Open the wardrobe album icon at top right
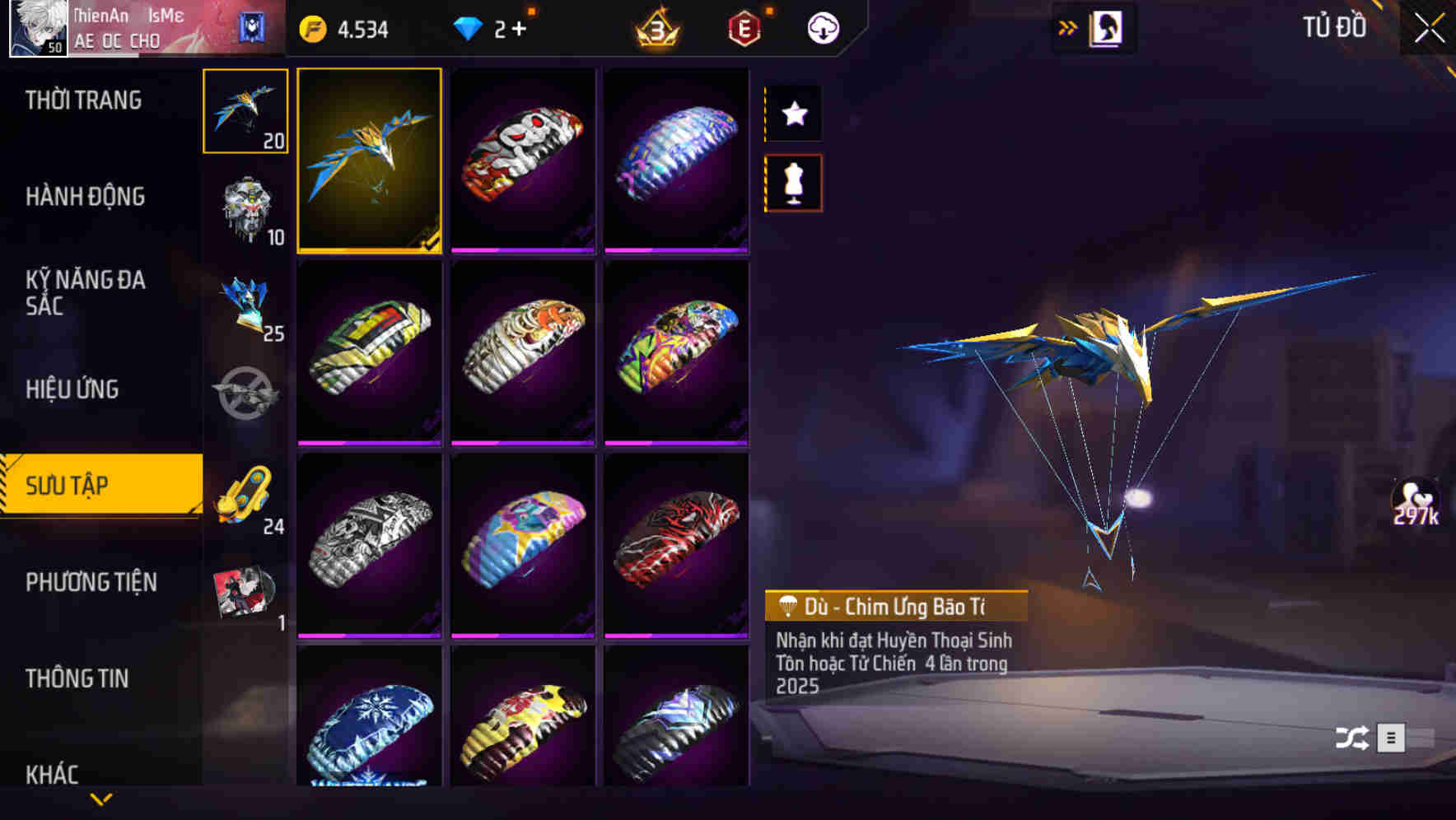Screen dimensions: 1456x820 pyautogui.click(x=1107, y=26)
